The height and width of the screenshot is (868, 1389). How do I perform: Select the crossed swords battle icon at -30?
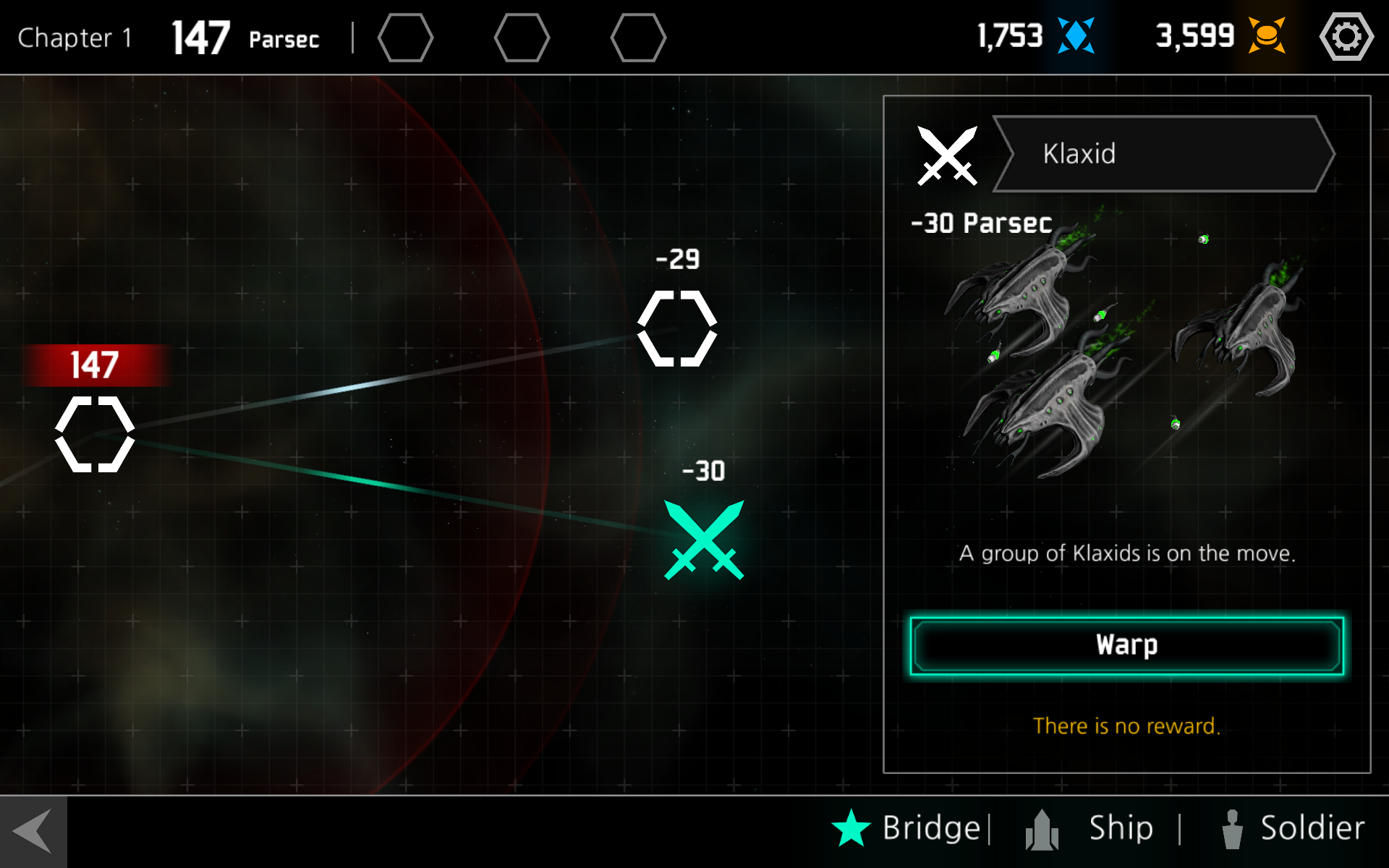click(x=703, y=541)
